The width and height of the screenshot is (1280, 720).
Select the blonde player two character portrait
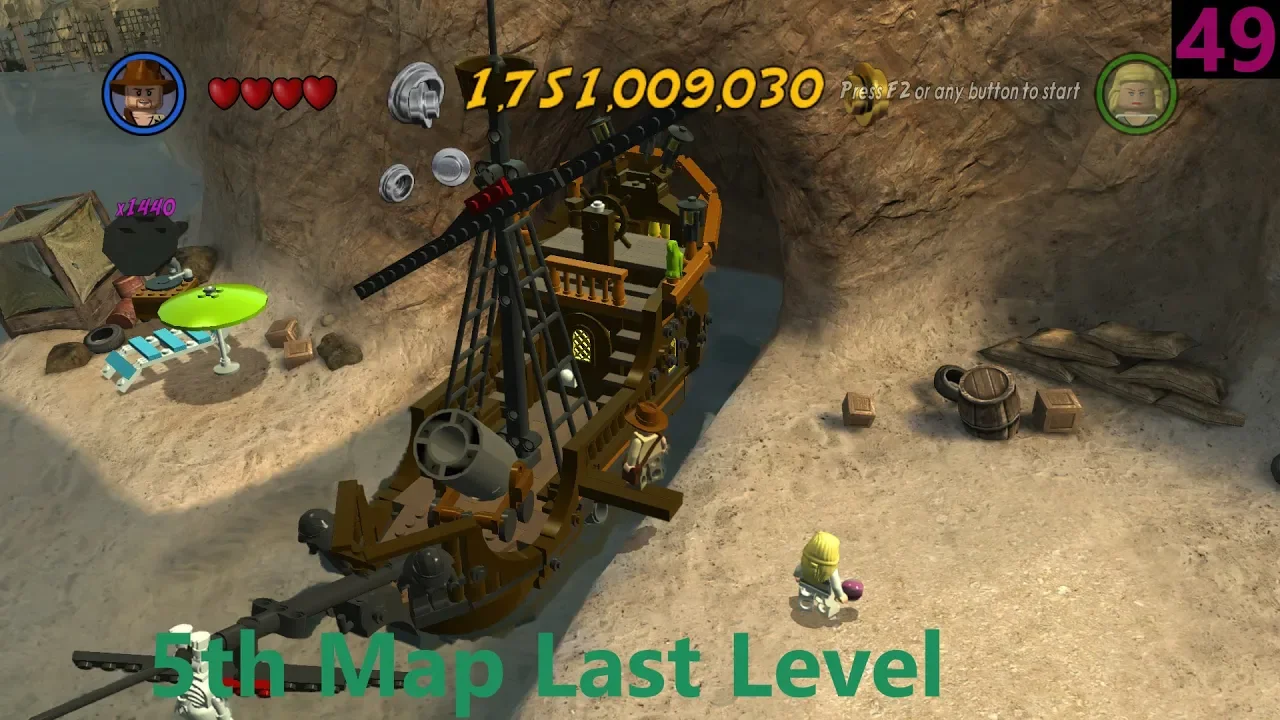point(1137,93)
